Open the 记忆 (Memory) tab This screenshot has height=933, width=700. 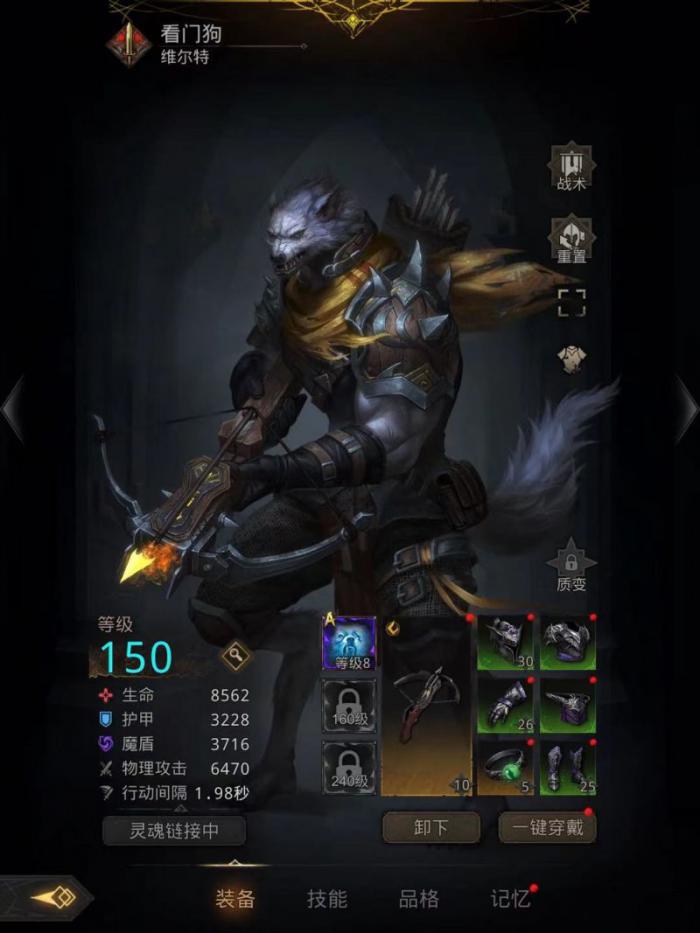(x=509, y=898)
